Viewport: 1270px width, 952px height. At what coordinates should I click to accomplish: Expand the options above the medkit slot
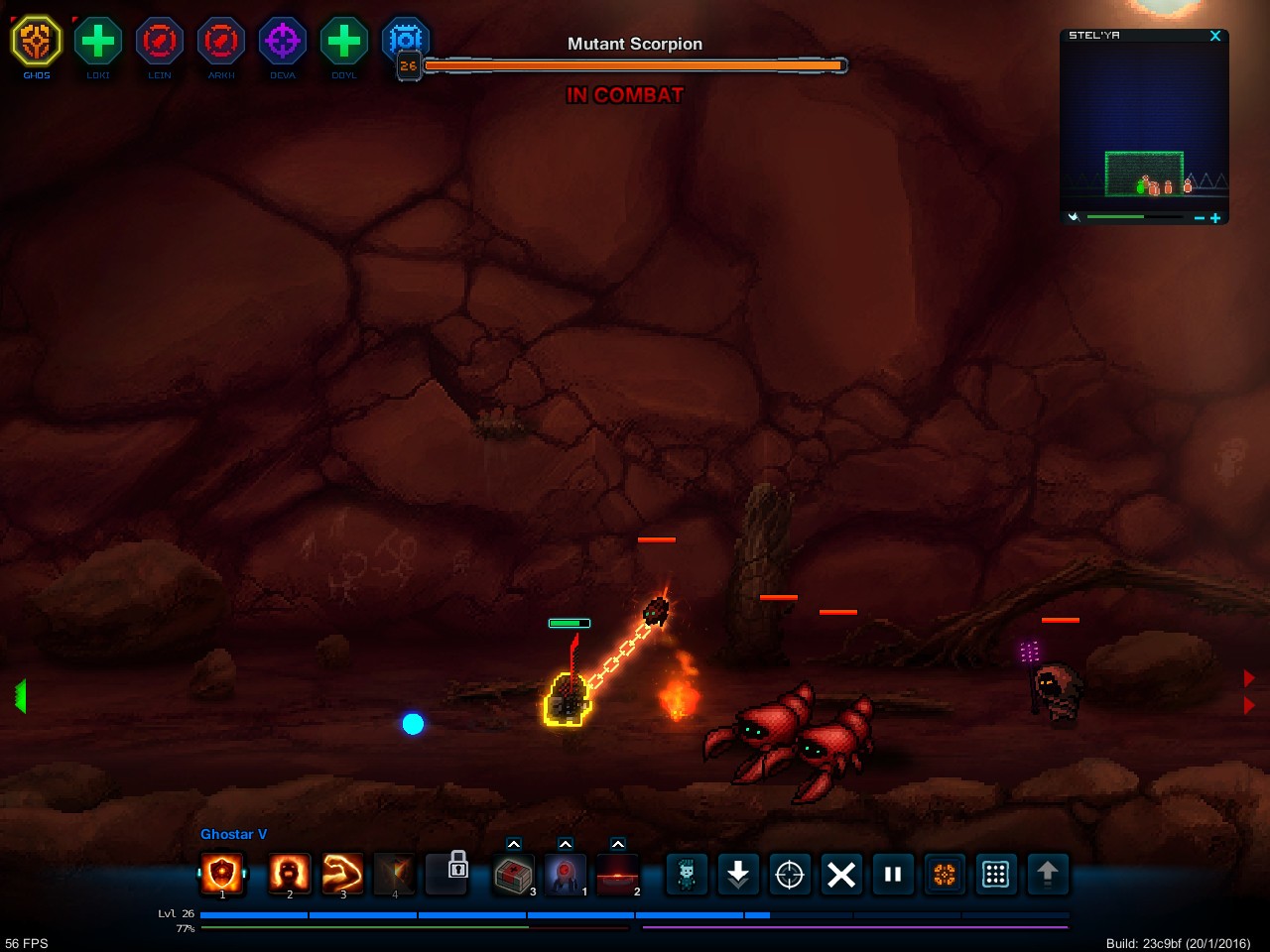(514, 844)
